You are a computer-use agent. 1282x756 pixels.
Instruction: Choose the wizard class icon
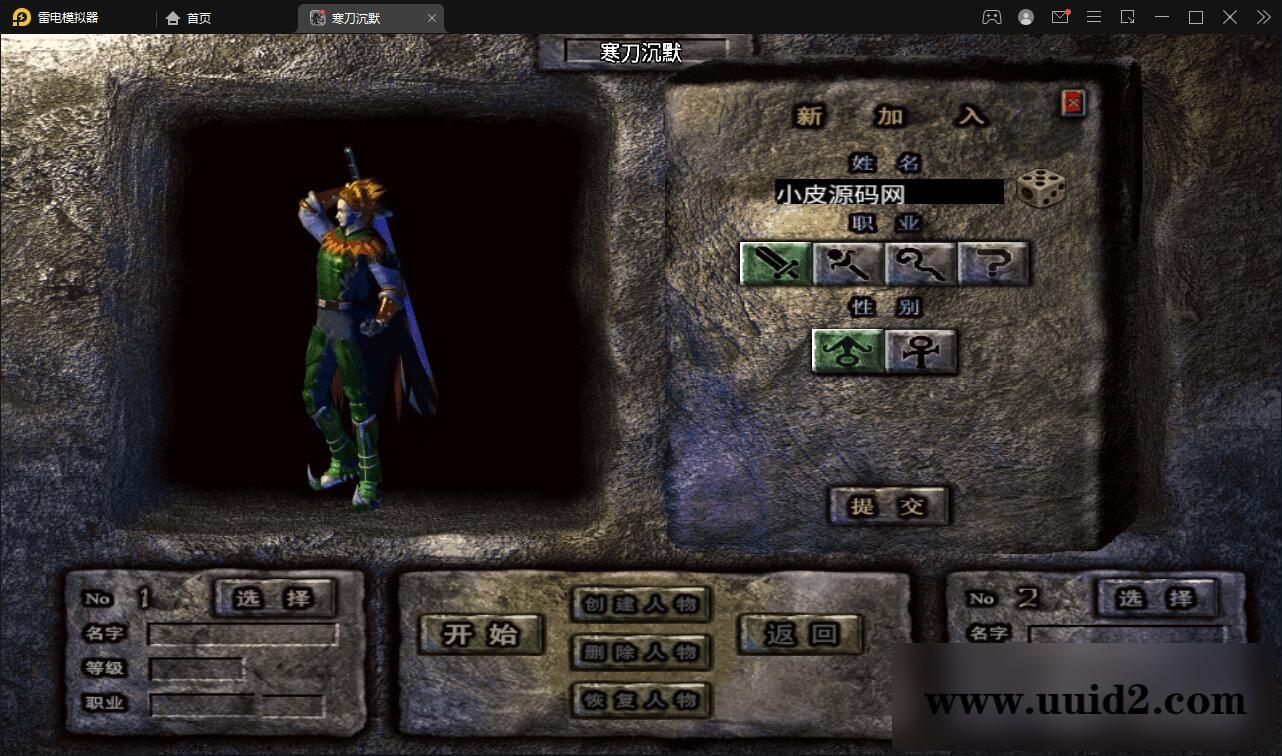click(848, 264)
